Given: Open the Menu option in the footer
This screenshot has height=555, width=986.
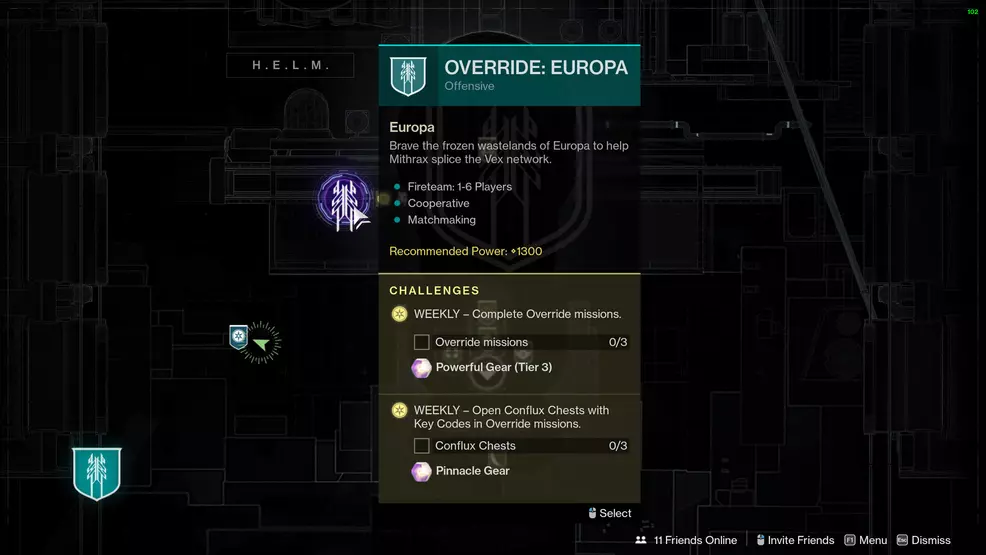Looking at the screenshot, I should click(x=866, y=540).
